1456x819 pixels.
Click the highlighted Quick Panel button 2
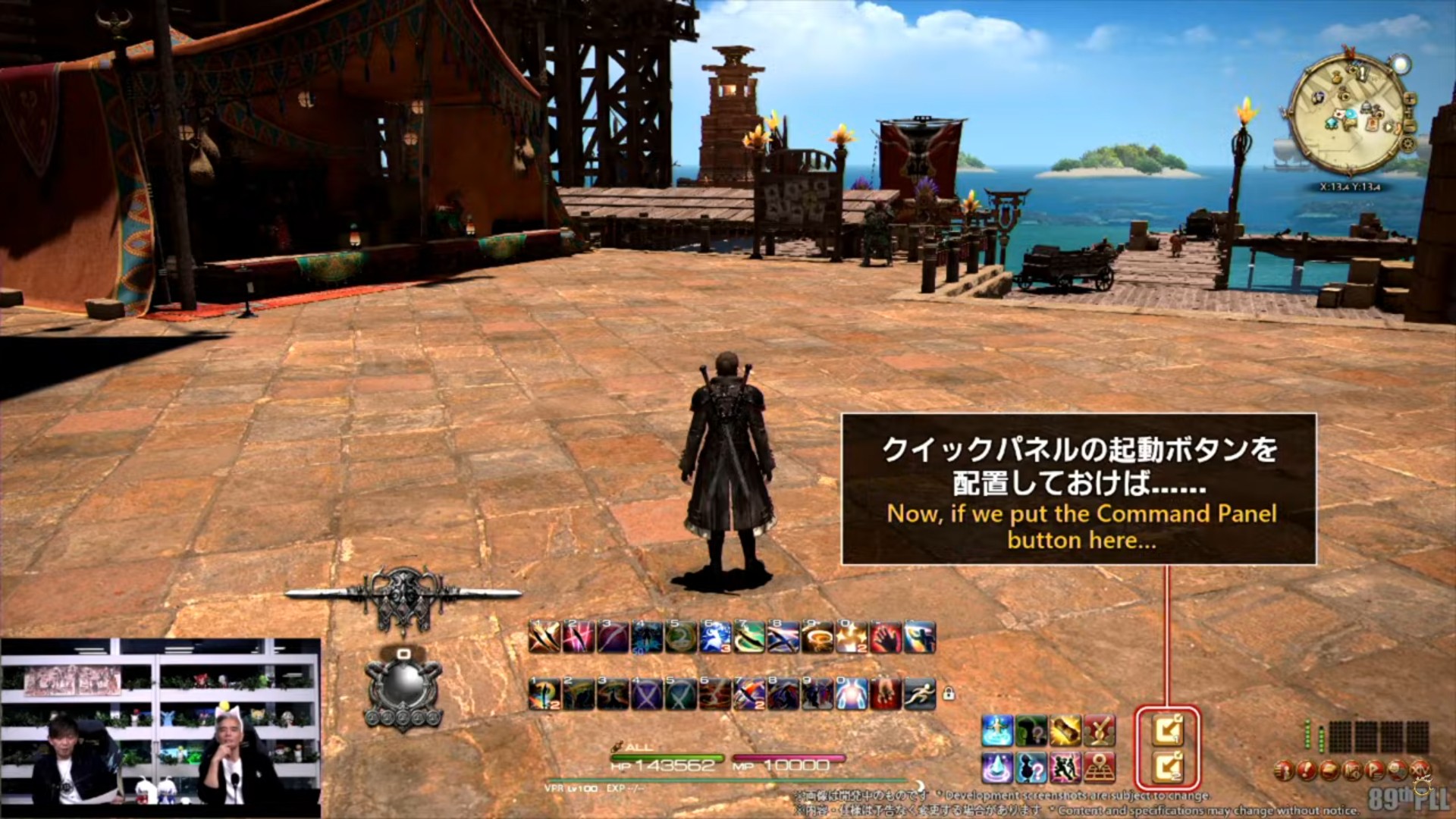[x=1167, y=765]
